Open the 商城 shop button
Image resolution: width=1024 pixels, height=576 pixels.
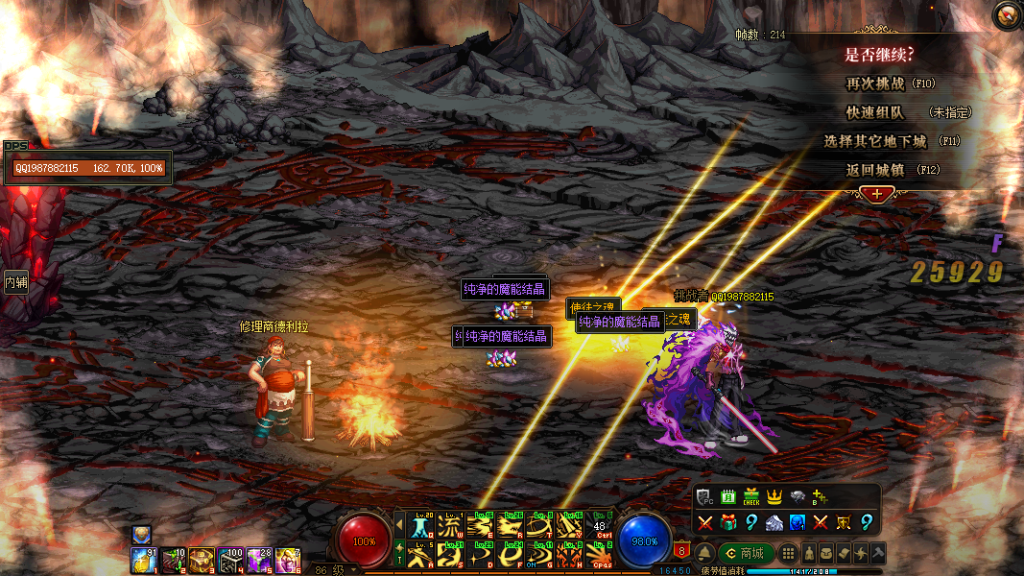(x=746, y=553)
